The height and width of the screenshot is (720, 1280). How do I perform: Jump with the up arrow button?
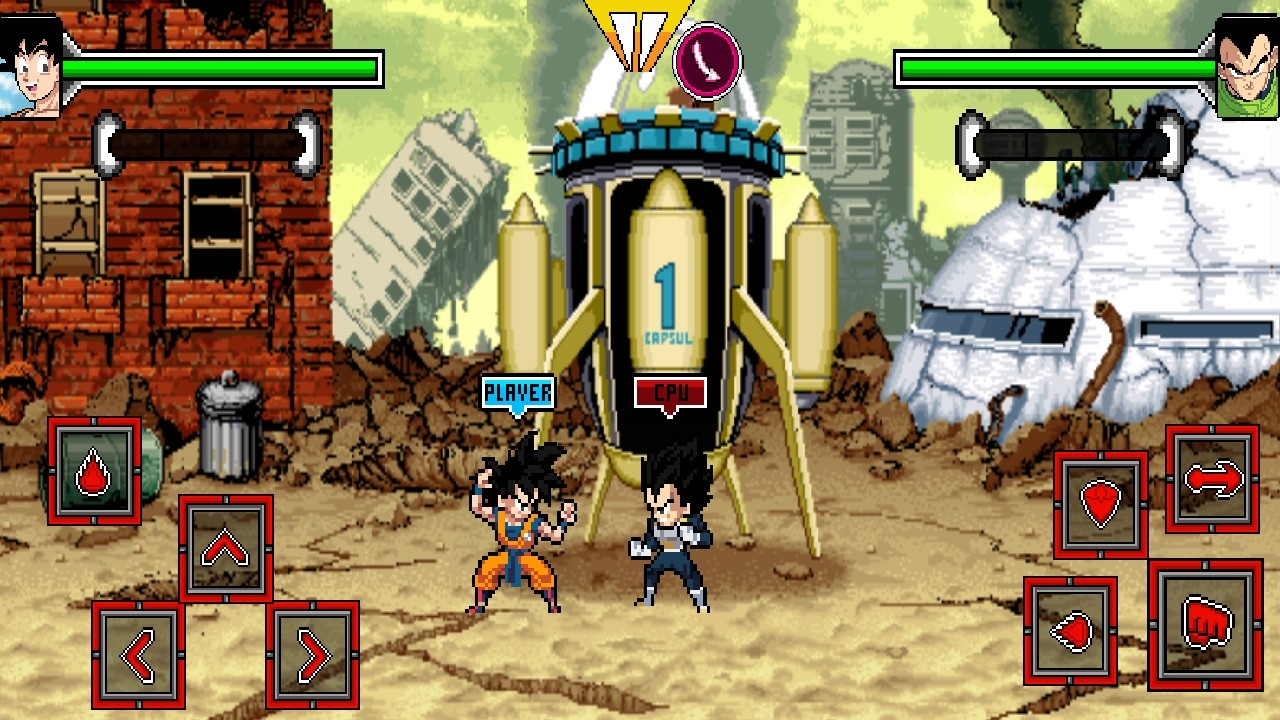pos(226,548)
